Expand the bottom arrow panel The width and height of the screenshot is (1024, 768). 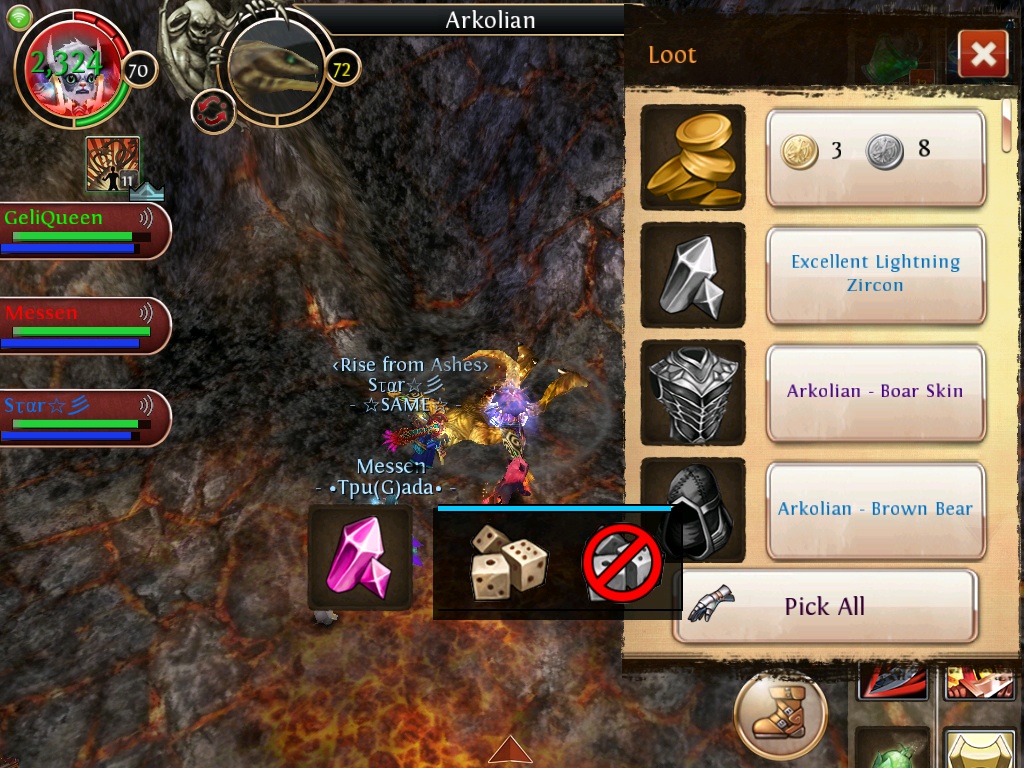coord(510,750)
